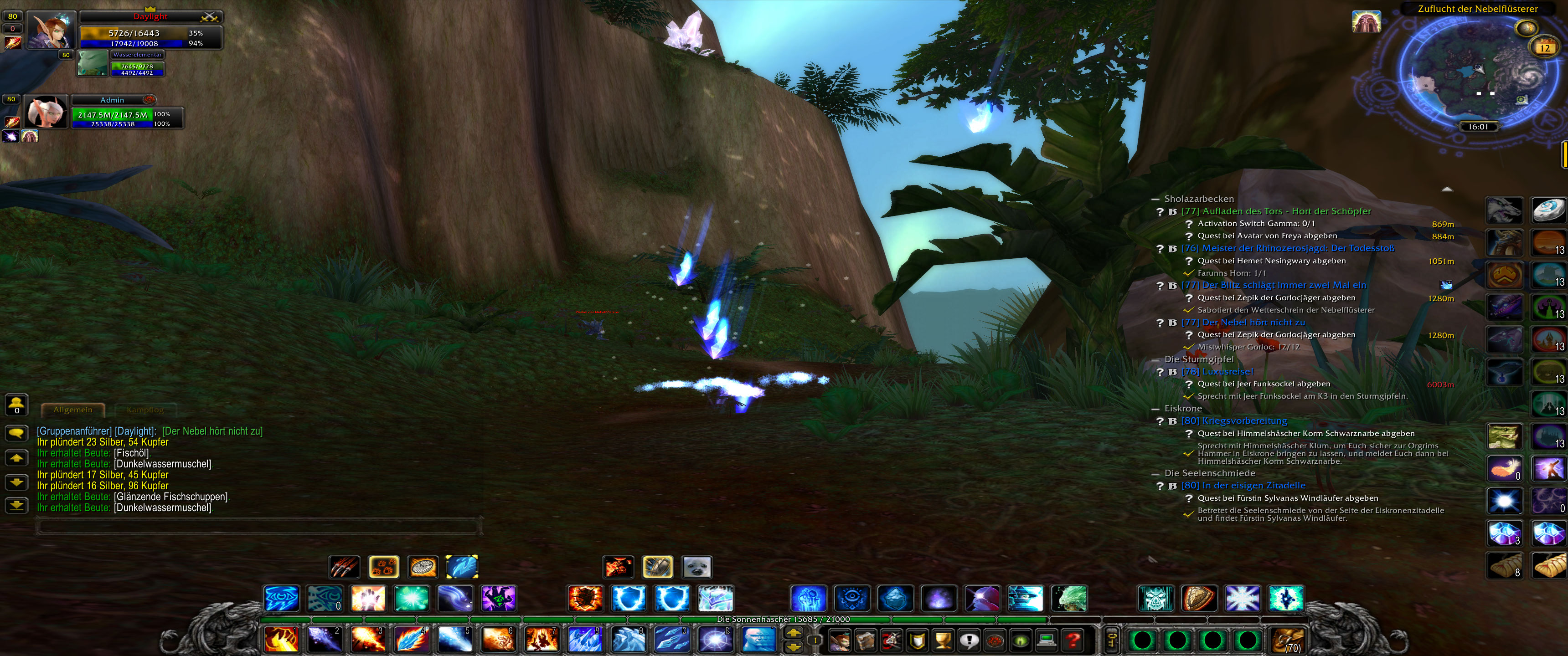Select the seal pet icon above the action bar
This screenshot has height=656, width=1568.
(696, 567)
